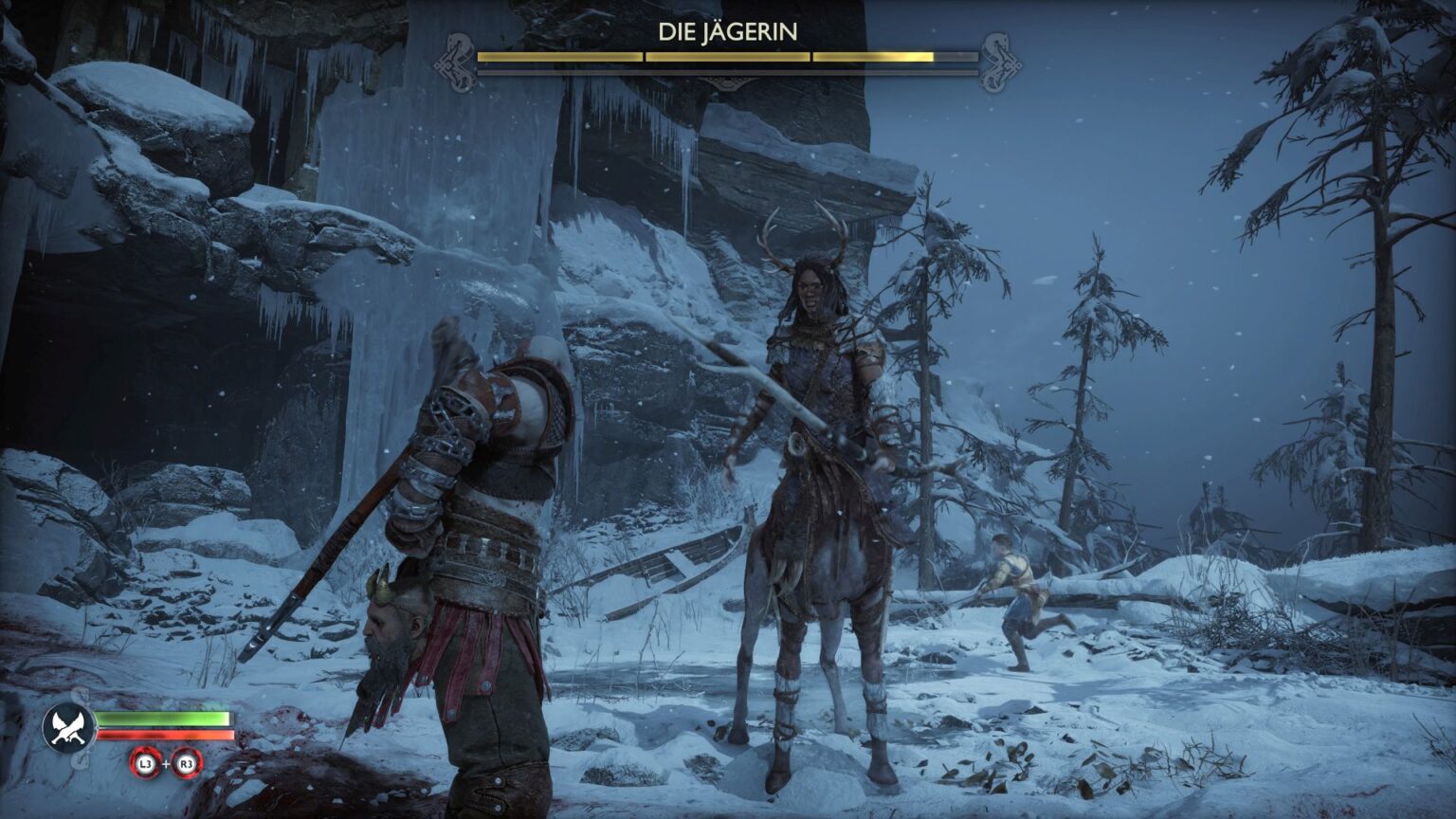1456x819 pixels.
Task: Click the L3 stick button prompt
Action: coord(145,764)
